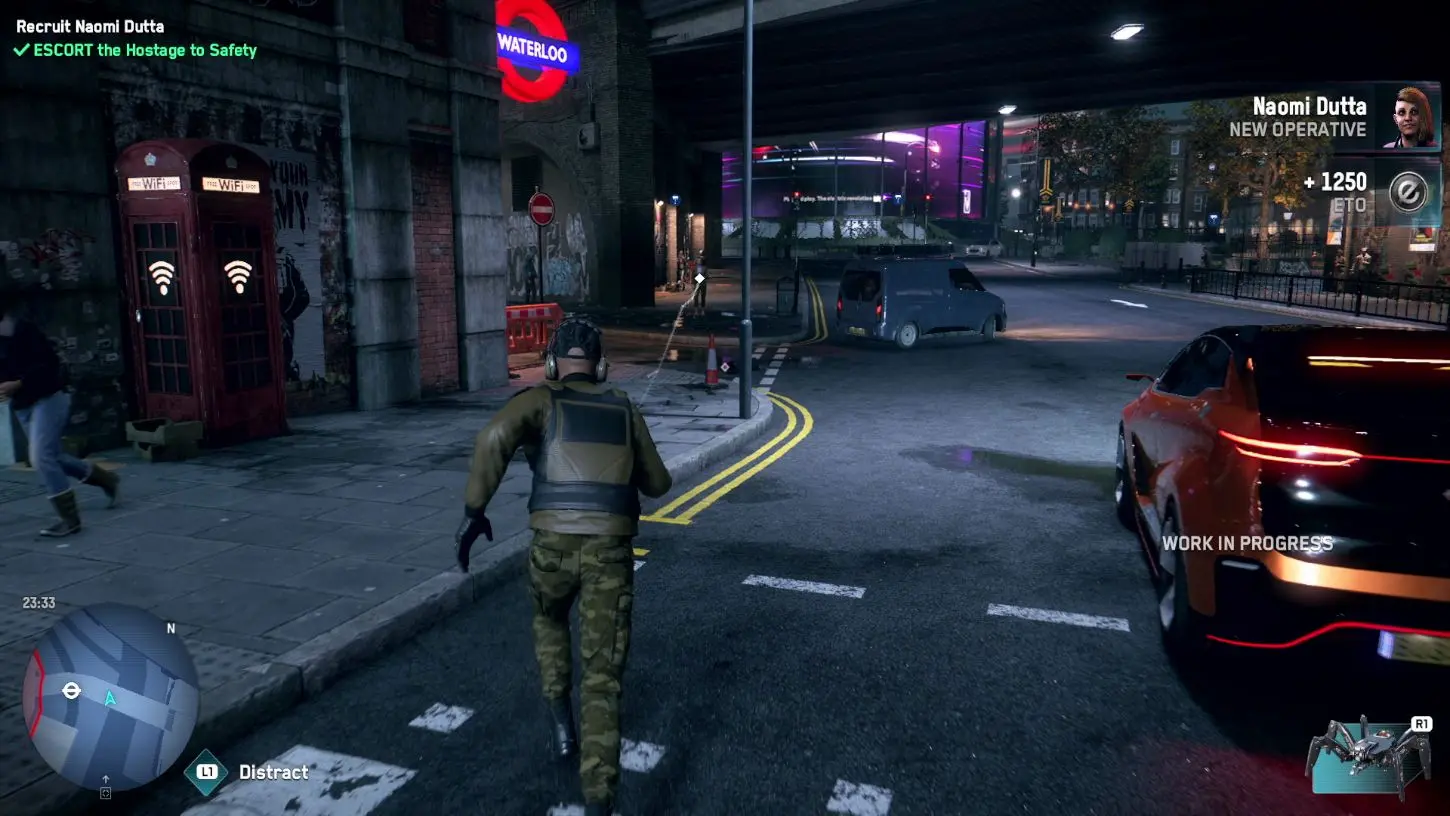Select the ETO currency reward icon
Image resolution: width=1450 pixels, height=816 pixels.
1408,192
